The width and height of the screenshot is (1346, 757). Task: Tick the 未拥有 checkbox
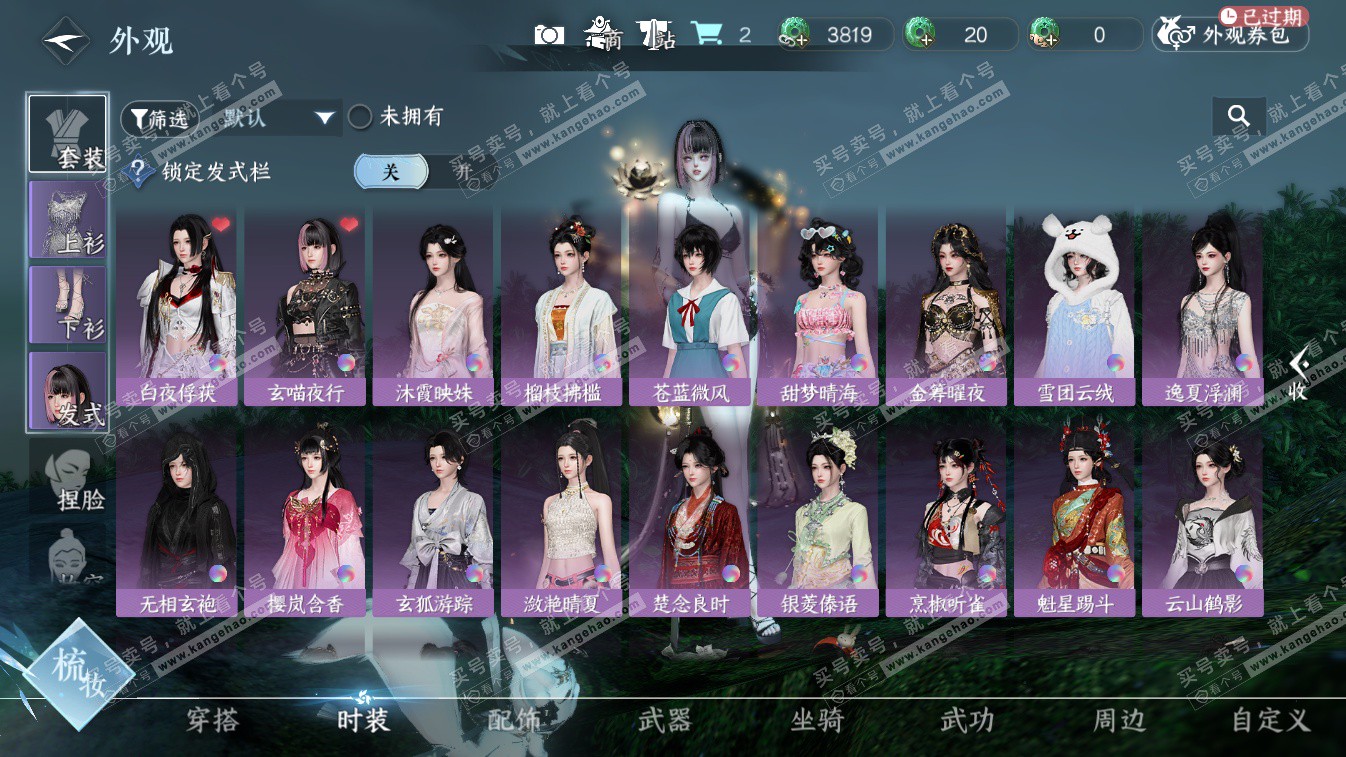360,117
